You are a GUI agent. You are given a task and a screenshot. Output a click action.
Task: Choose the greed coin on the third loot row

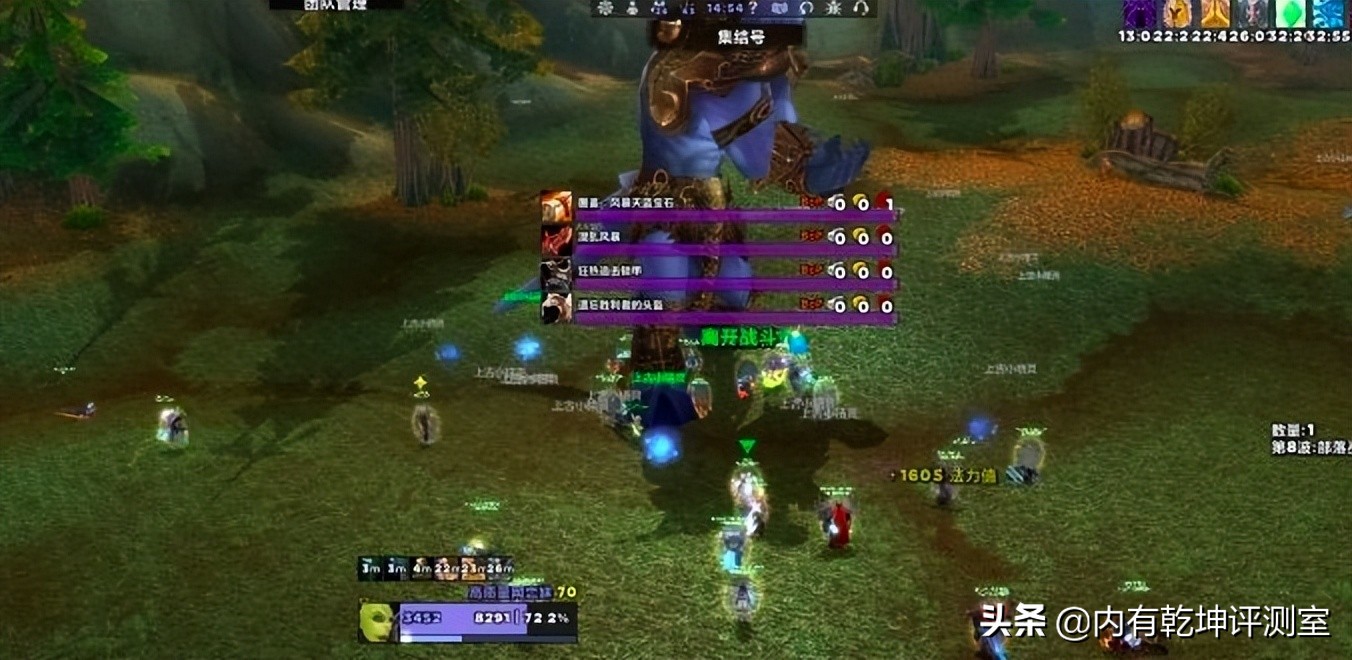click(x=861, y=272)
